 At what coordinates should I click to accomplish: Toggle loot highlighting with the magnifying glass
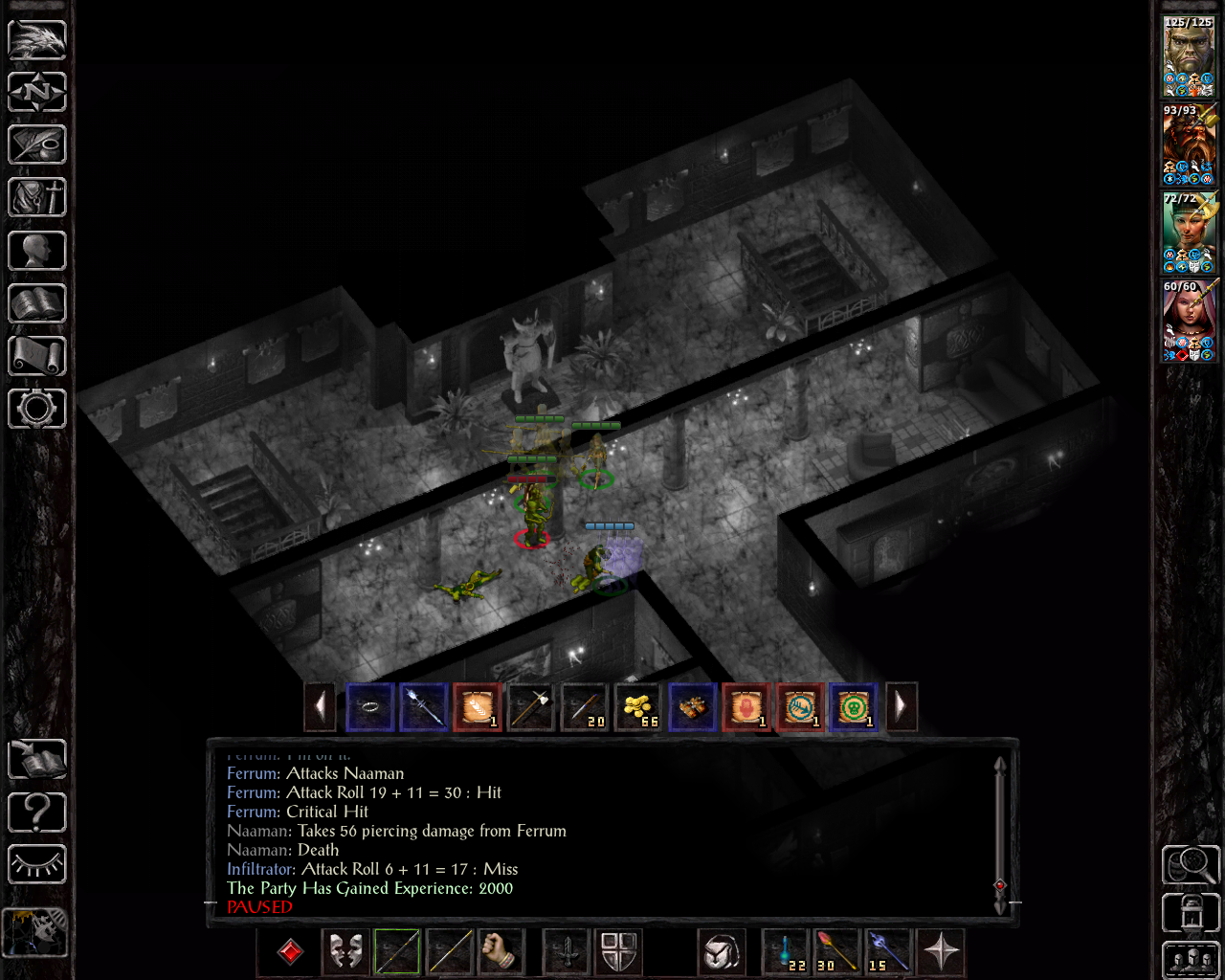point(1190,864)
